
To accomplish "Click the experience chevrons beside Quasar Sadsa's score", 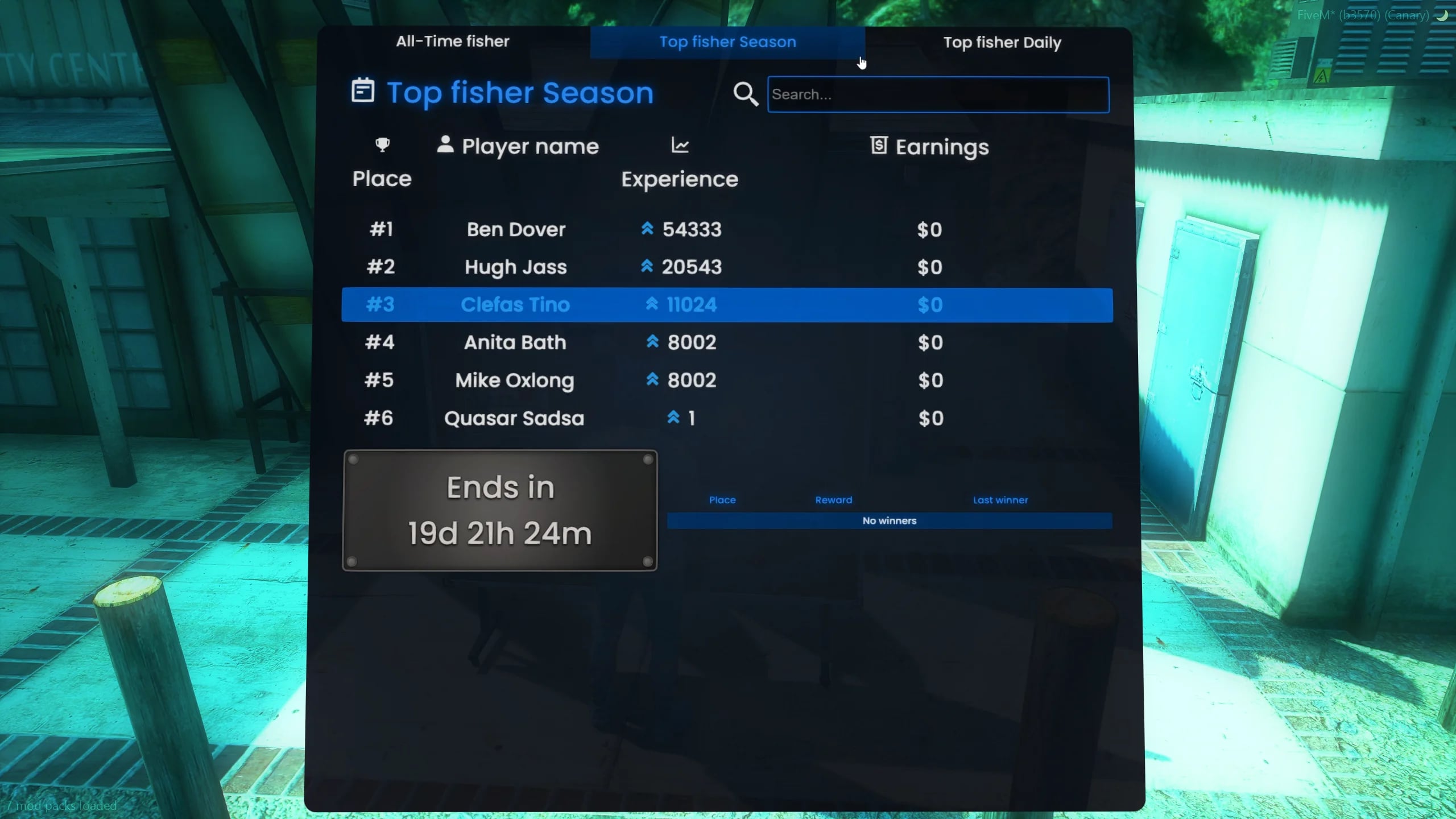I will (x=674, y=418).
